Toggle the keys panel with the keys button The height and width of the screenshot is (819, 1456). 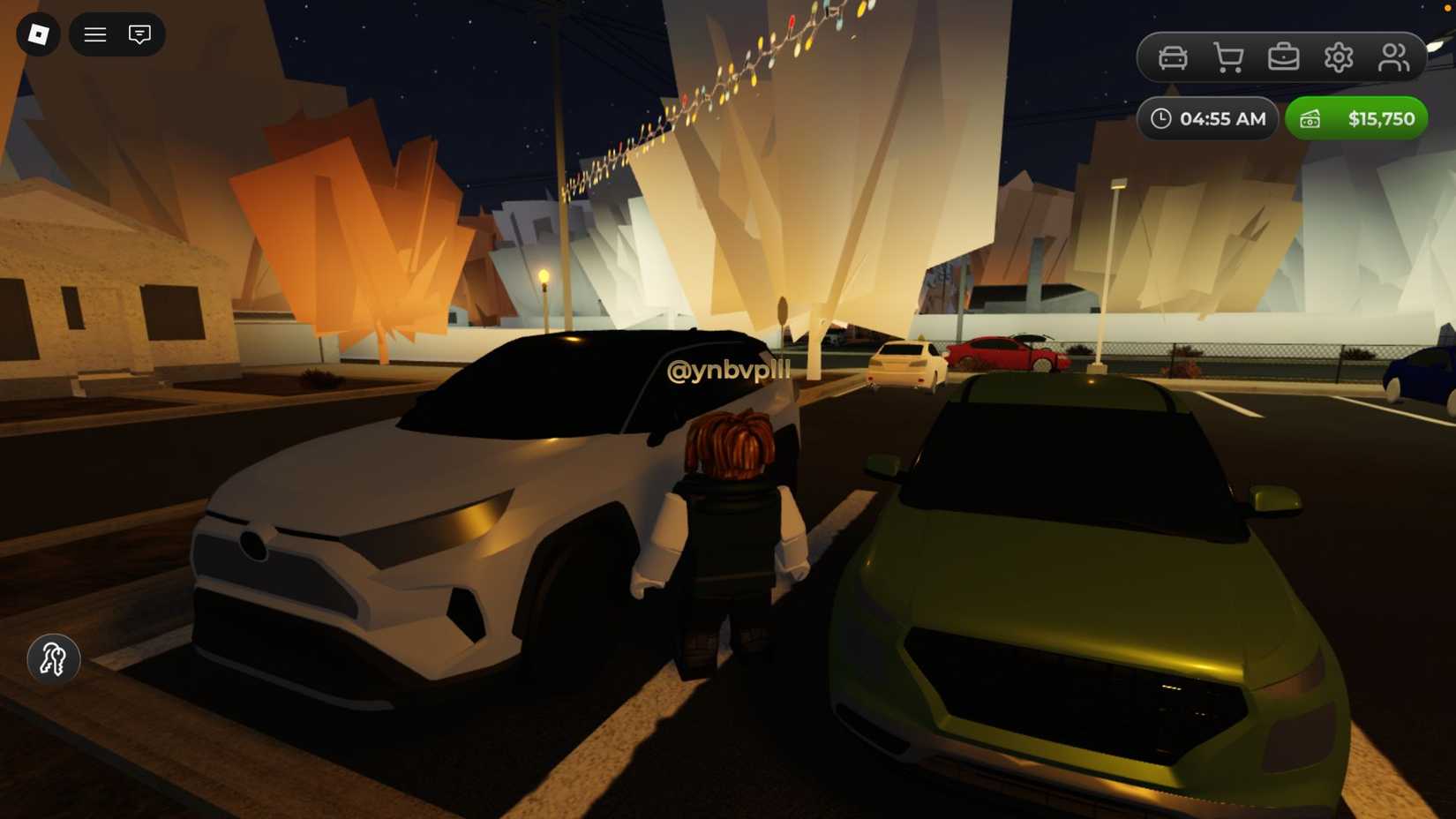tap(53, 659)
